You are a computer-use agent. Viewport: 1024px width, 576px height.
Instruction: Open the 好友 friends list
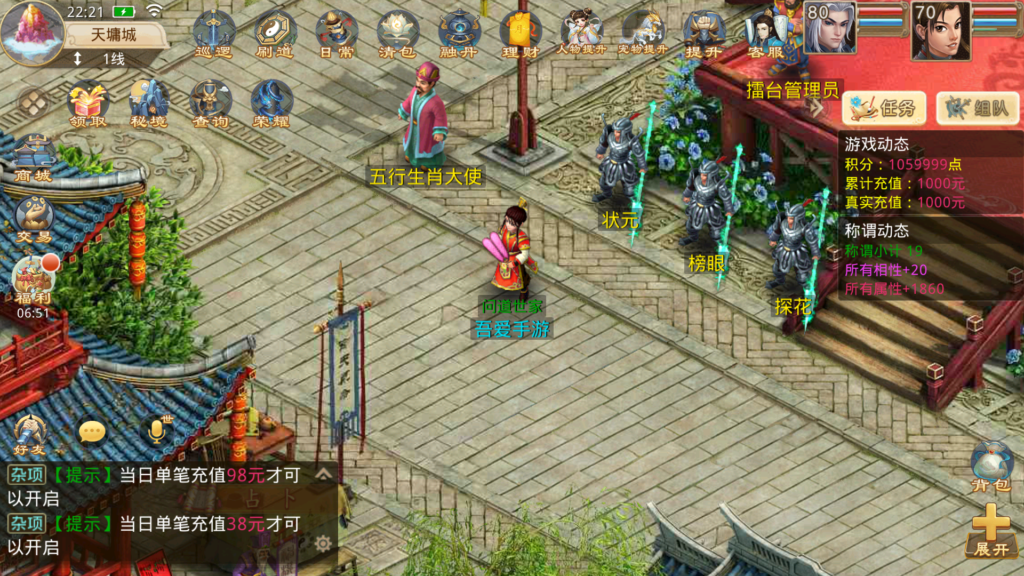click(x=31, y=432)
